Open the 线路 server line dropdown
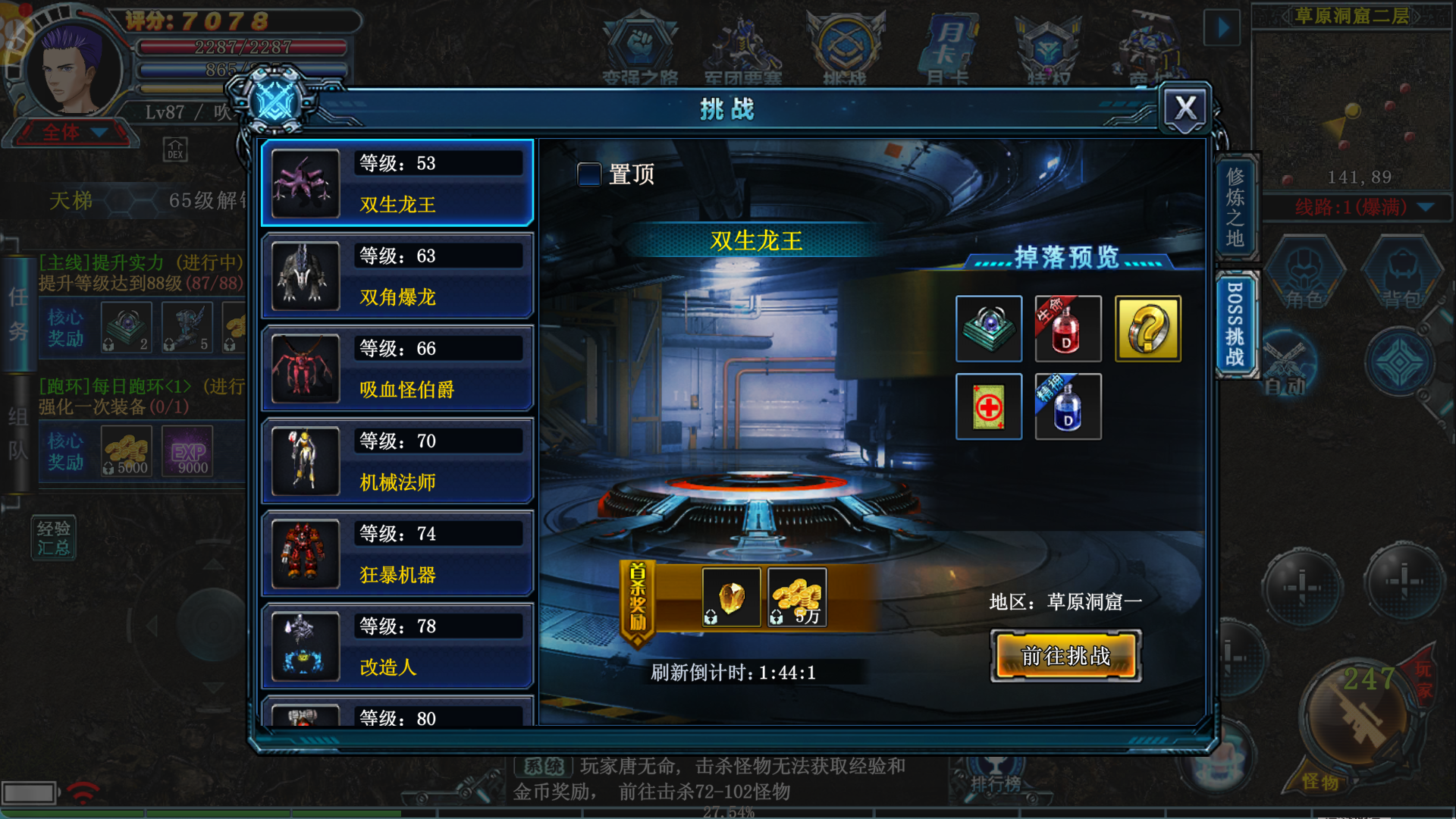Viewport: 1456px width, 819px height. pos(1425,207)
